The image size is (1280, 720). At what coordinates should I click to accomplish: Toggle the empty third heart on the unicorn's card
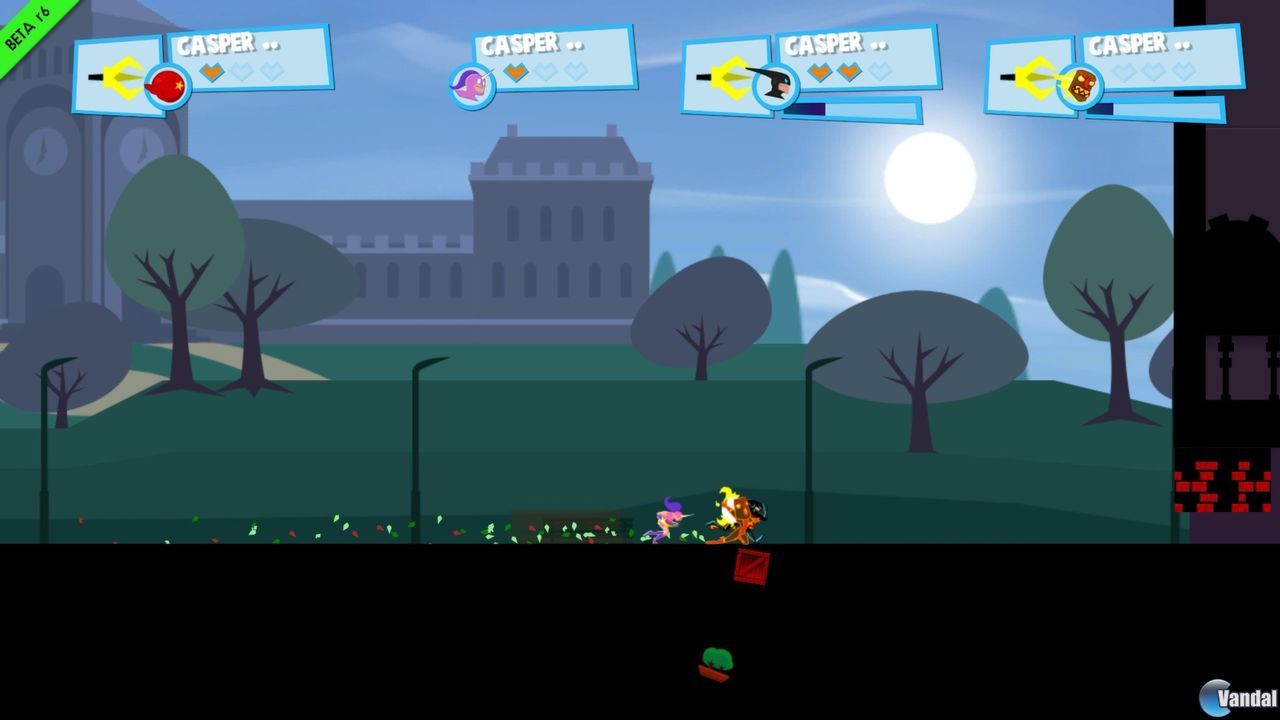[574, 70]
